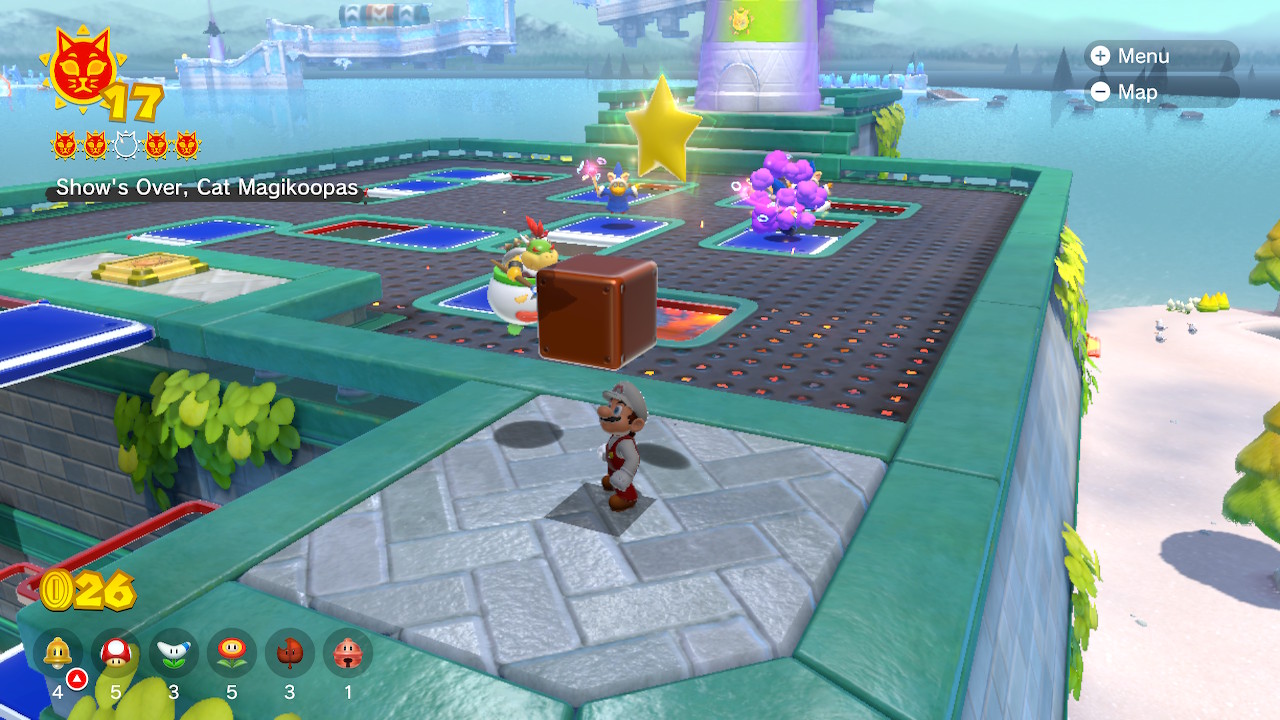Choose the Super Mushroom from reserve items

point(116,654)
